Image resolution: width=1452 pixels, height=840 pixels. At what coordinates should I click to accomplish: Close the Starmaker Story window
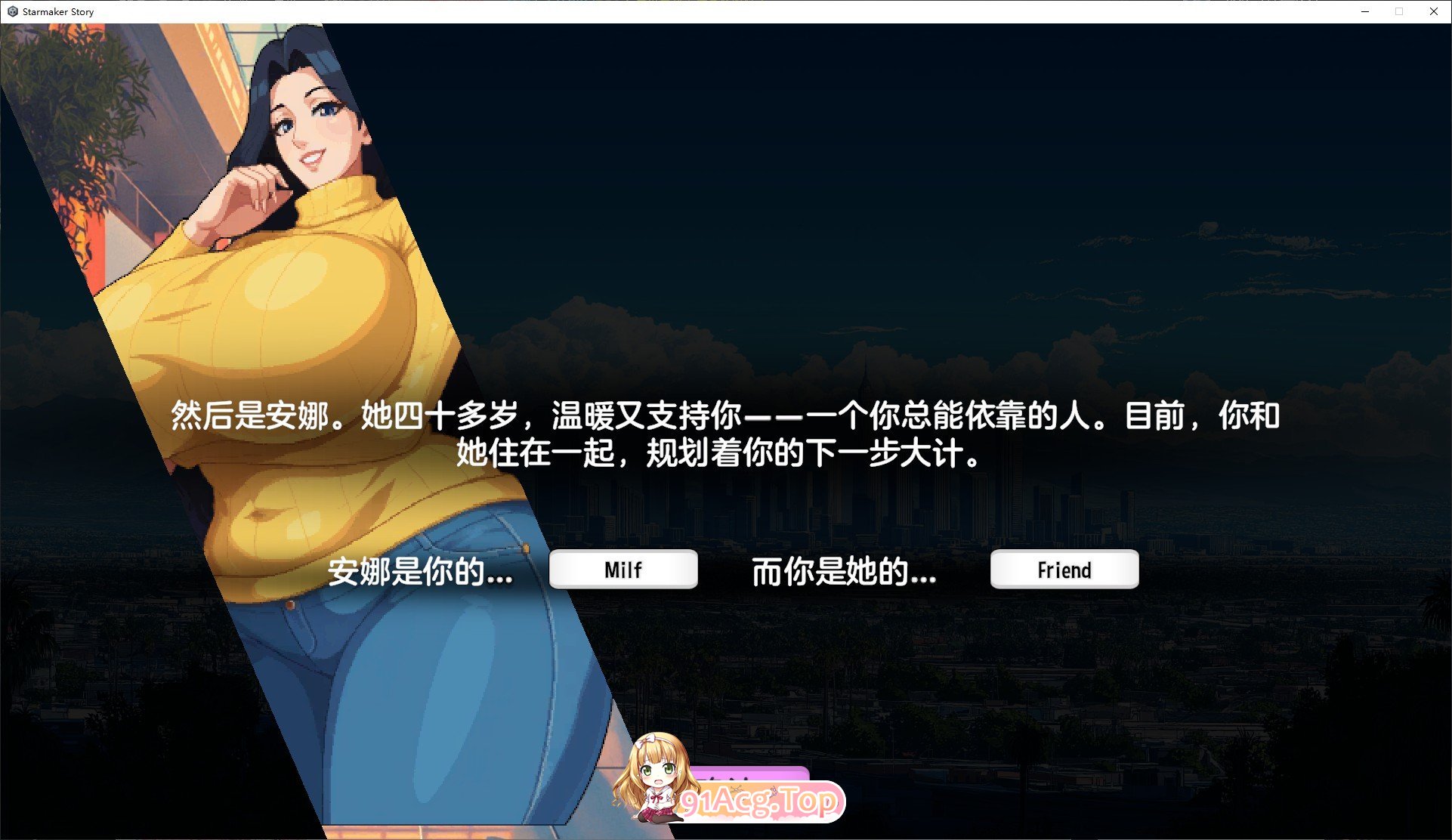click(x=1434, y=11)
